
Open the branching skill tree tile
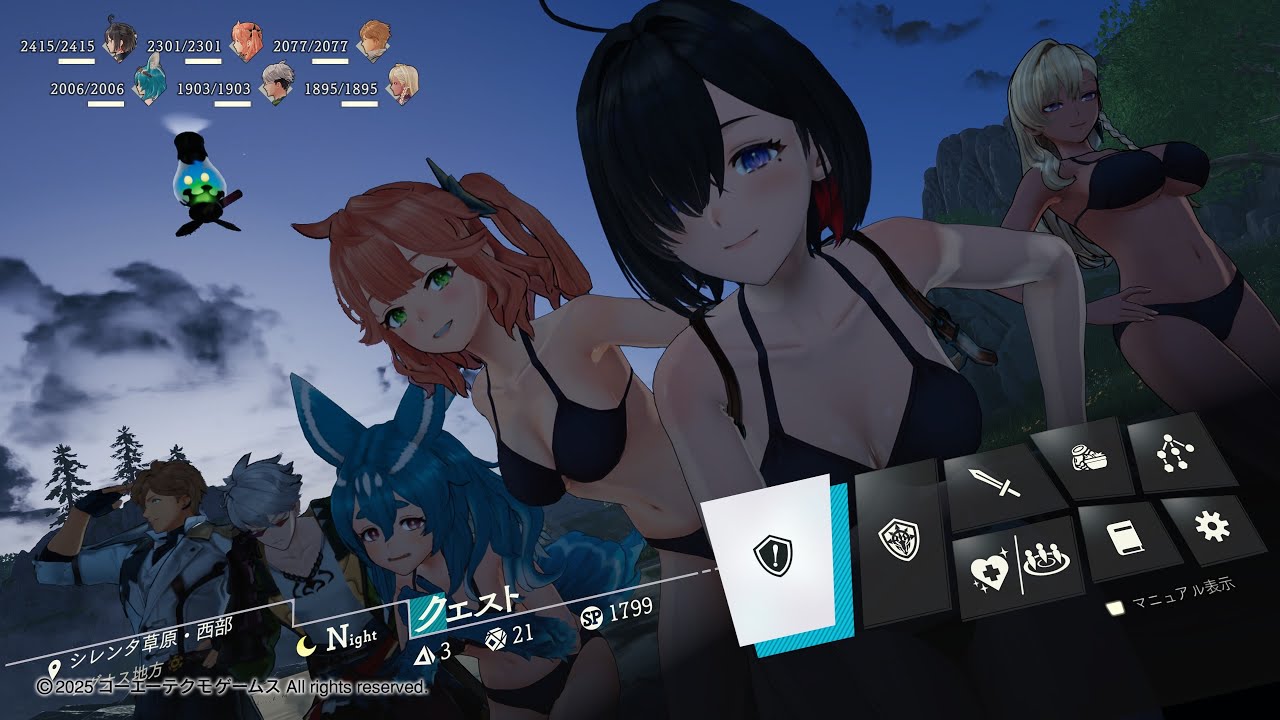1170,453
